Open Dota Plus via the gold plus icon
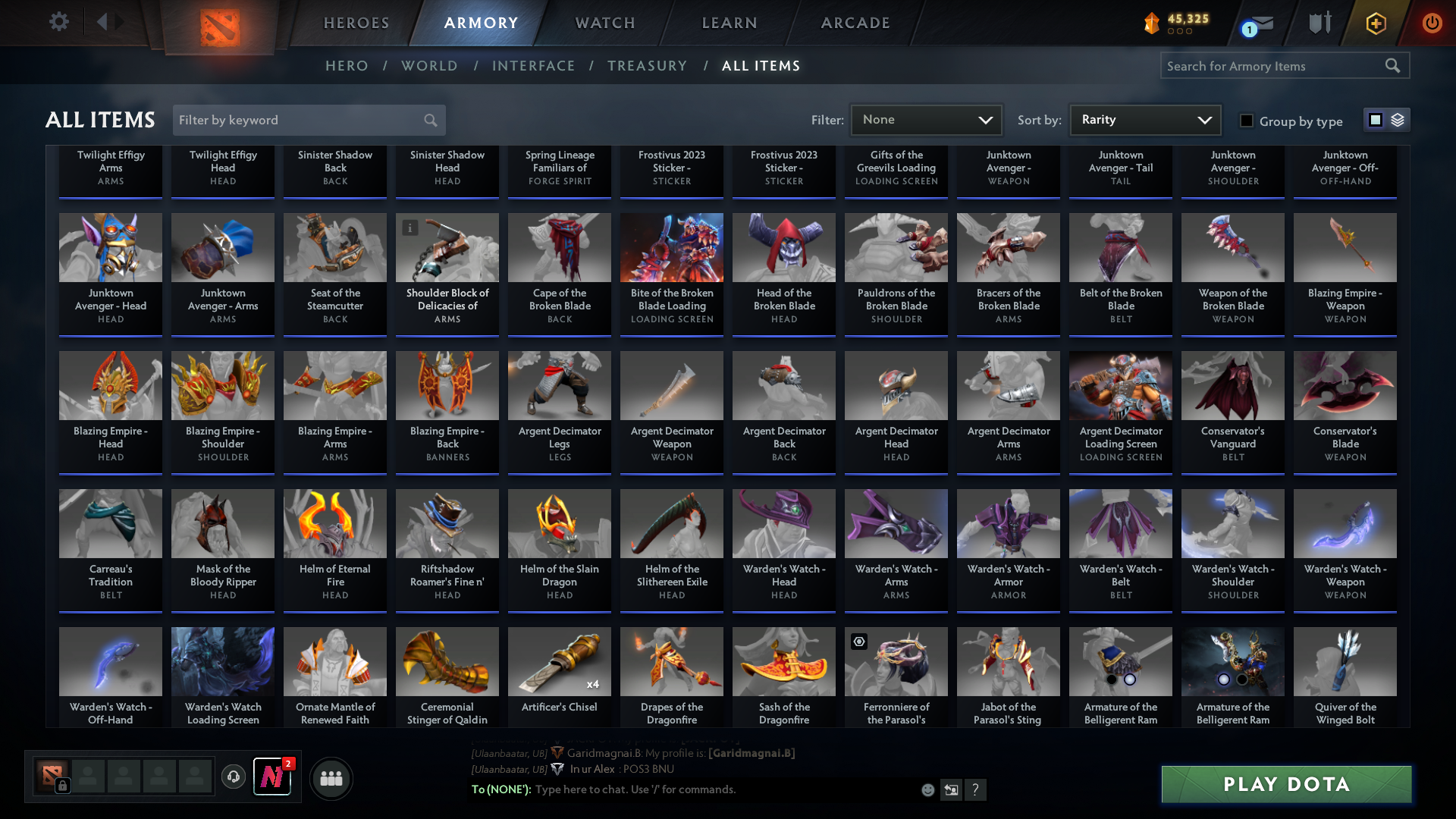This screenshot has width=1456, height=819. 1375,24
